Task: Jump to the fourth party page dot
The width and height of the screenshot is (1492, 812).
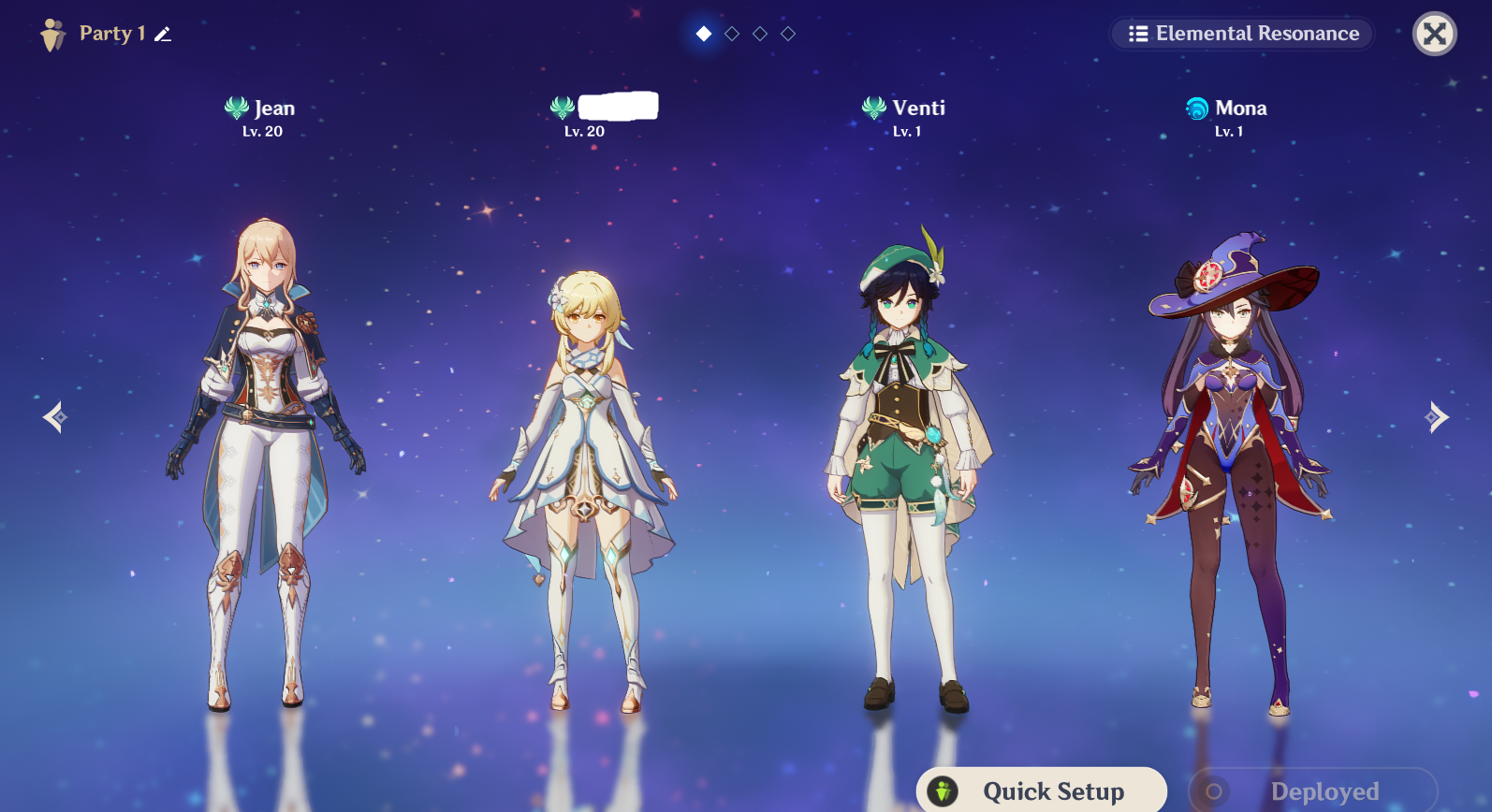Action: click(x=788, y=34)
